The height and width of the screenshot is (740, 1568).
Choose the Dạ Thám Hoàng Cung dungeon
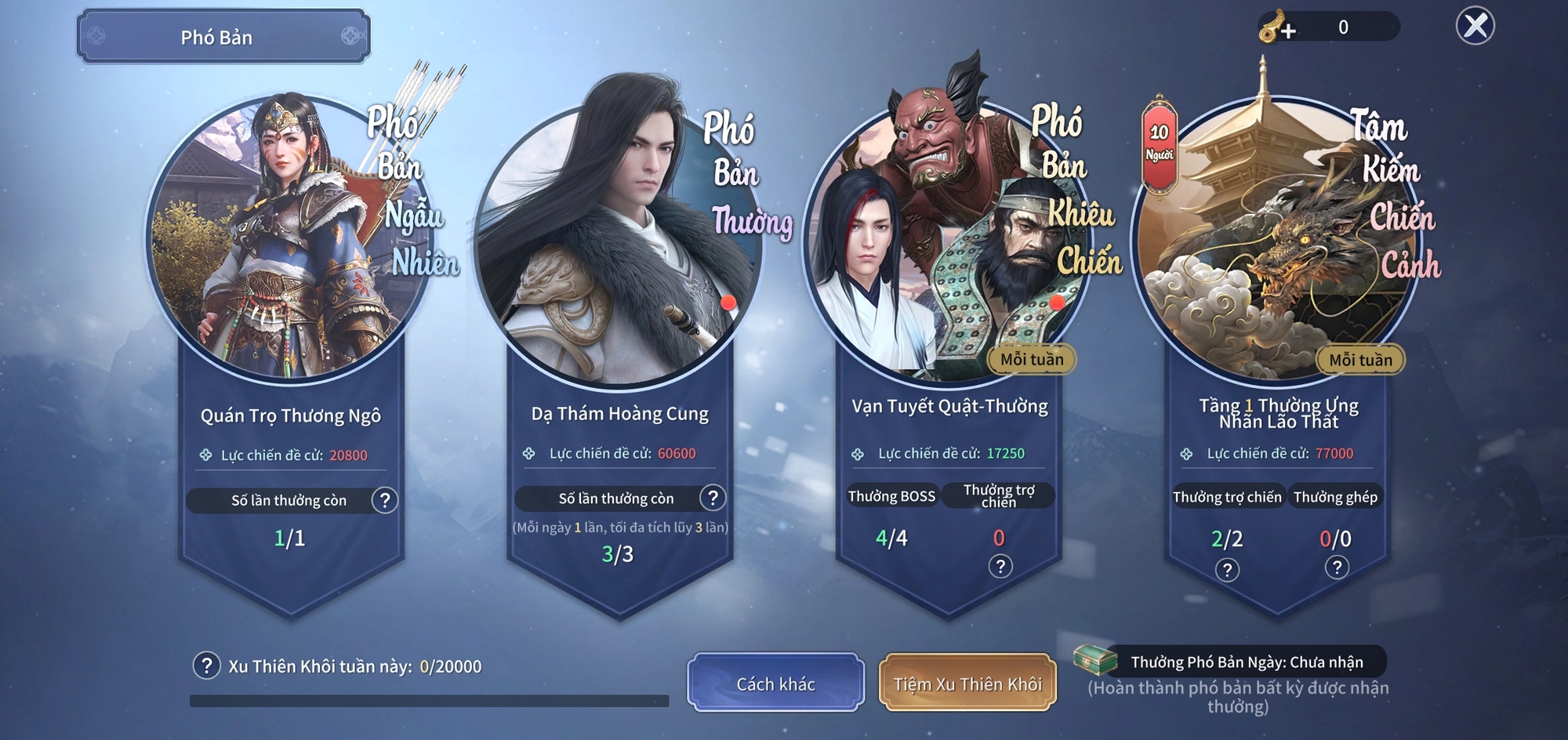[619, 243]
